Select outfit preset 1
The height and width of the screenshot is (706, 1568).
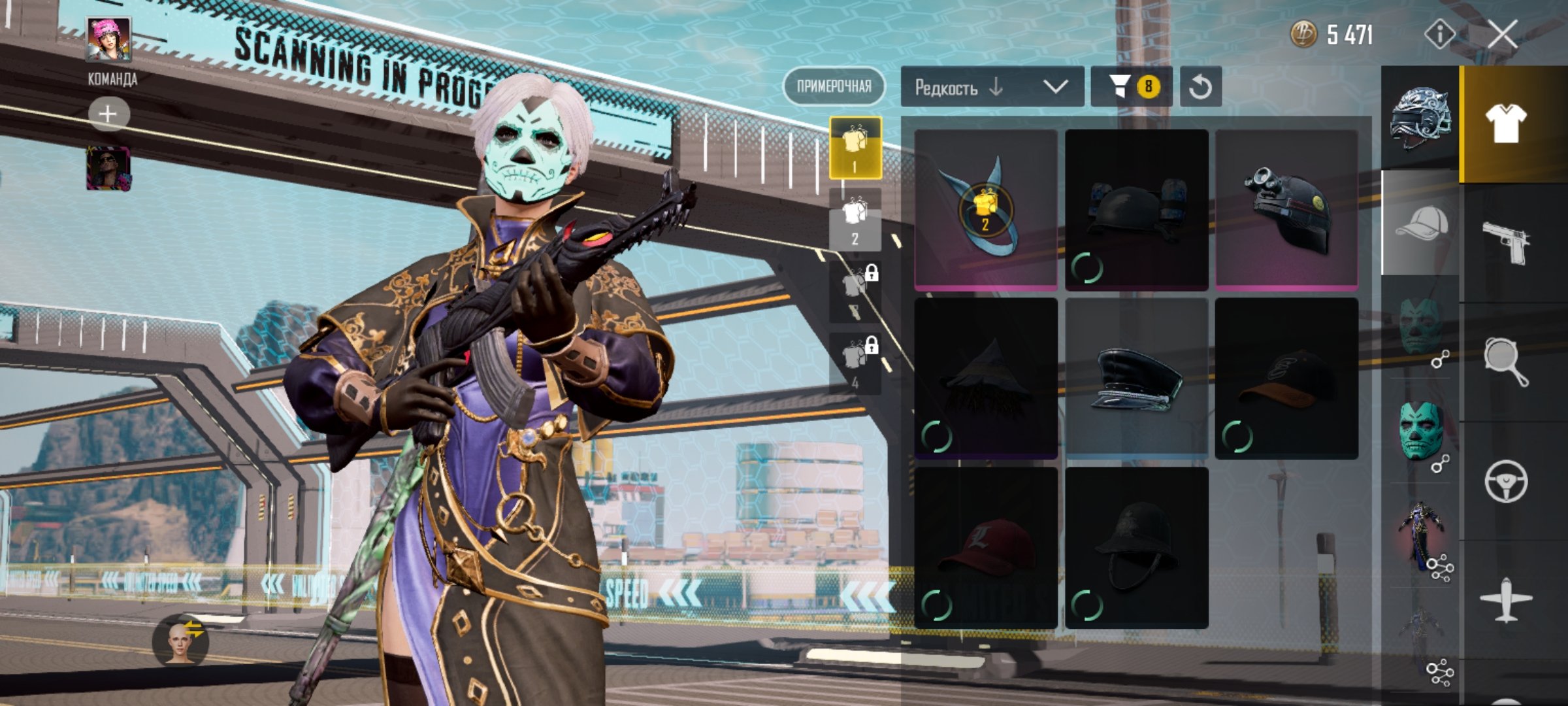pos(855,148)
